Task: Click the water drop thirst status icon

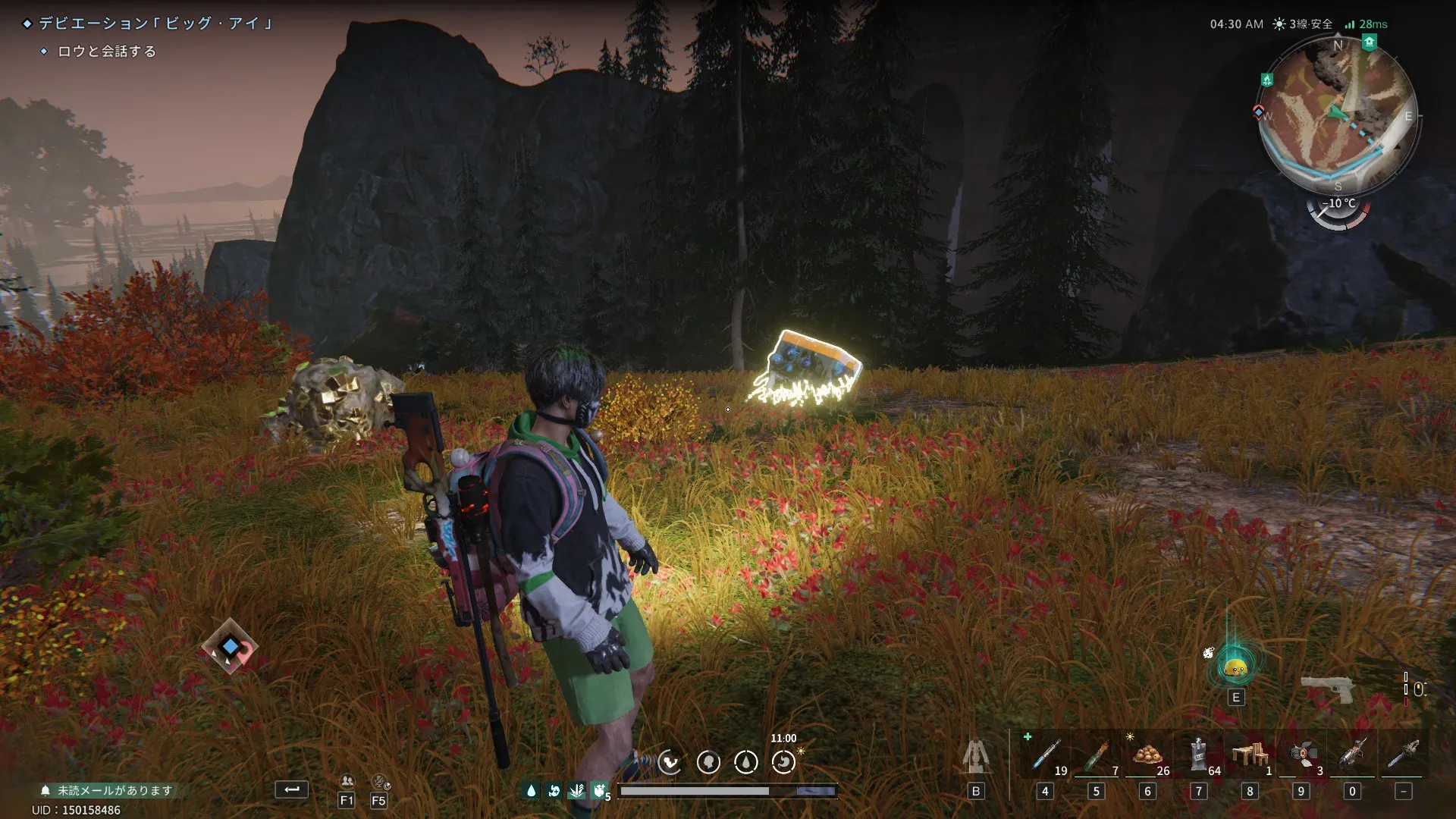Action: point(746,762)
